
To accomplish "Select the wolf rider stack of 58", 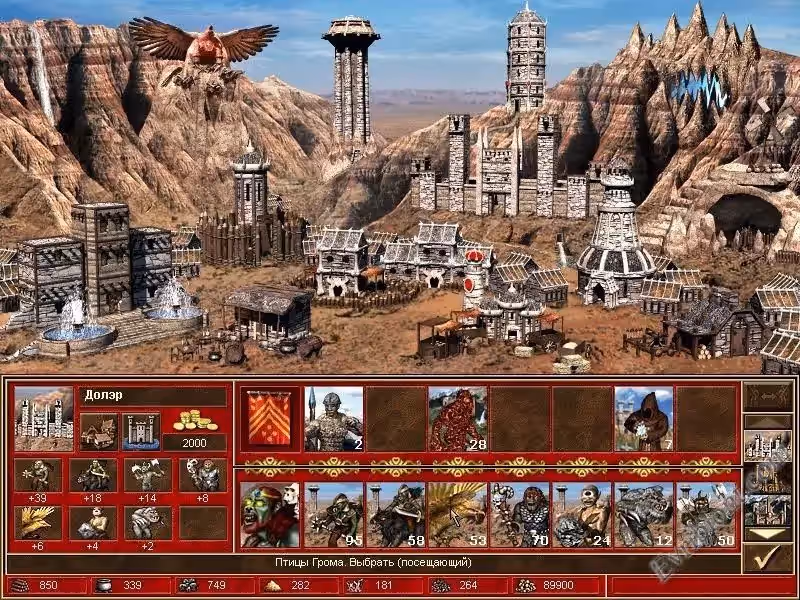I will point(395,514).
